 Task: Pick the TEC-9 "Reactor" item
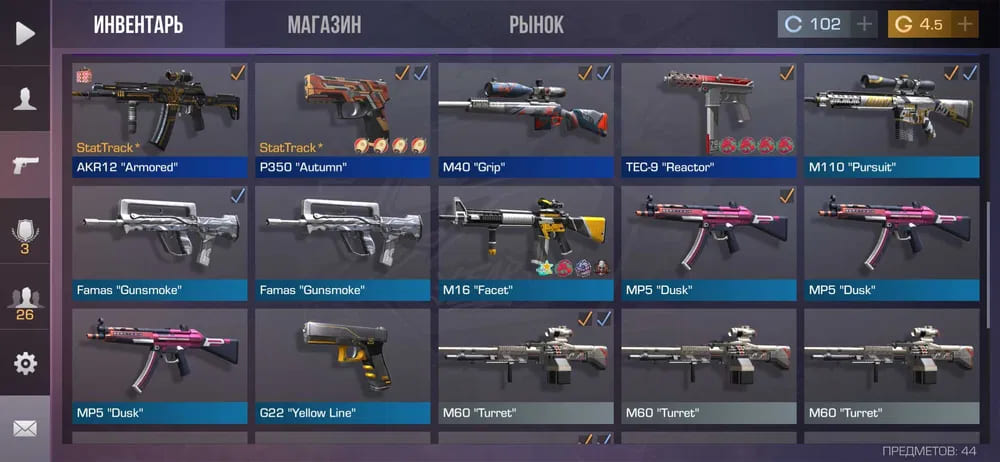[708, 120]
